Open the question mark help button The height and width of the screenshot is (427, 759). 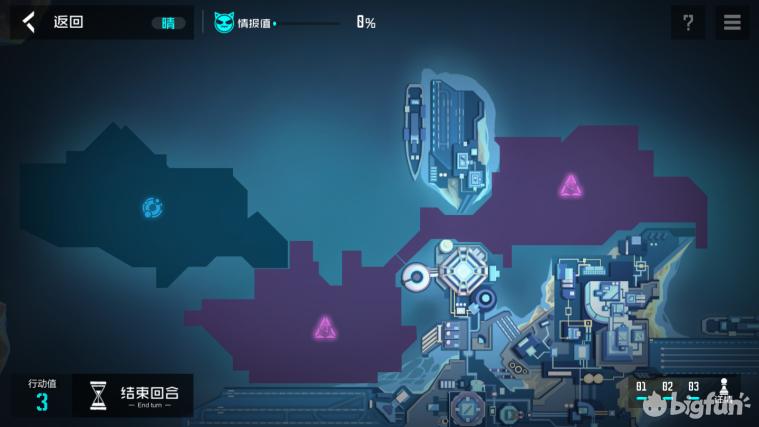click(688, 22)
